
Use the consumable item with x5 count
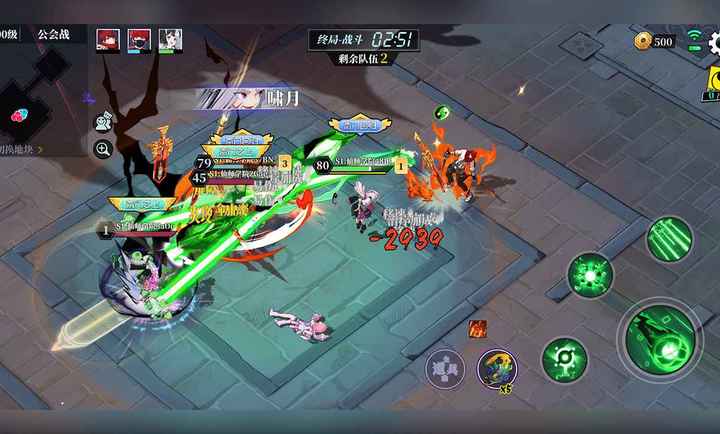pyautogui.click(x=497, y=369)
